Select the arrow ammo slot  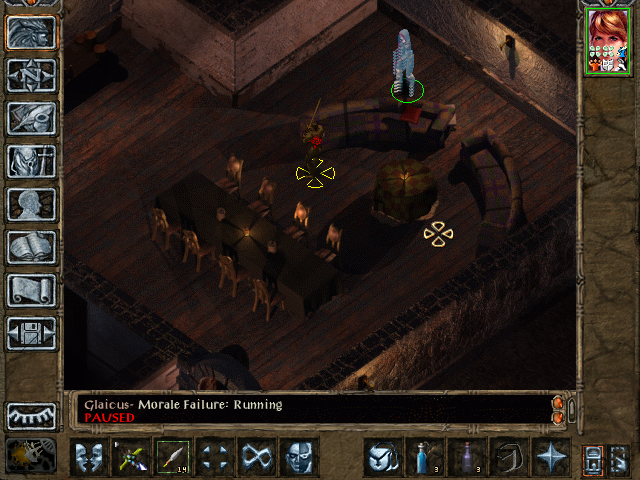[x=172, y=458]
